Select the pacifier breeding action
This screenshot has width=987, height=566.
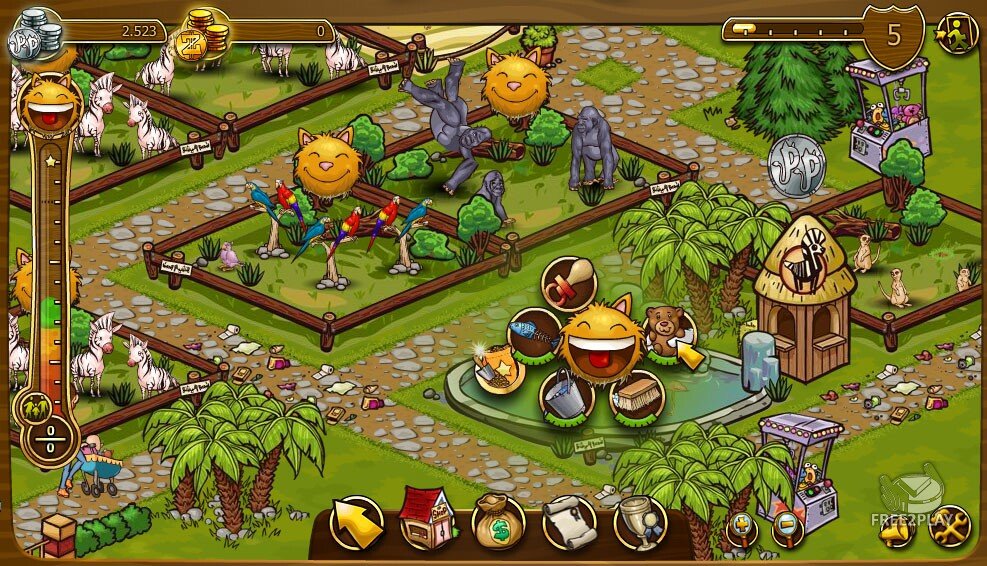click(567, 283)
